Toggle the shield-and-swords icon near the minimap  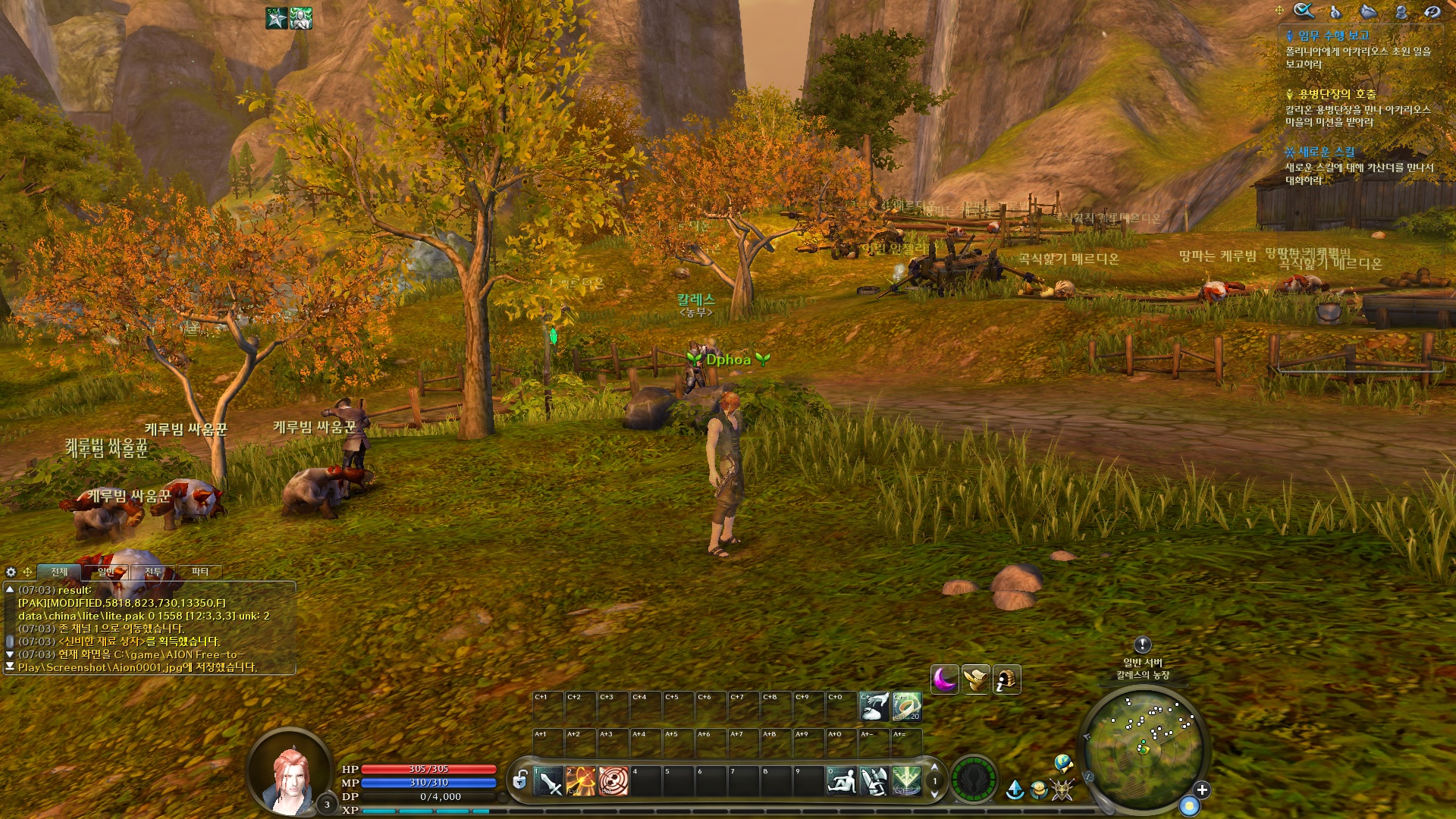[1062, 790]
